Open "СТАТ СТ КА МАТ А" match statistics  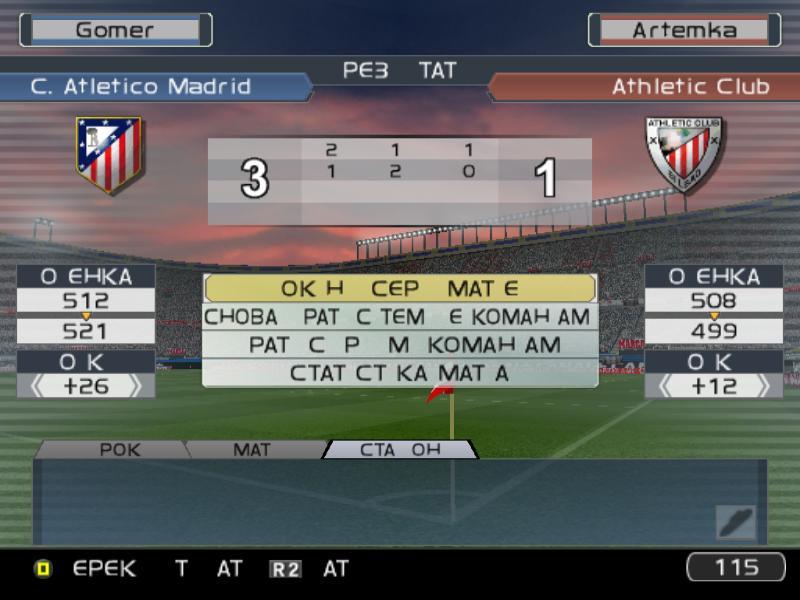(x=400, y=373)
